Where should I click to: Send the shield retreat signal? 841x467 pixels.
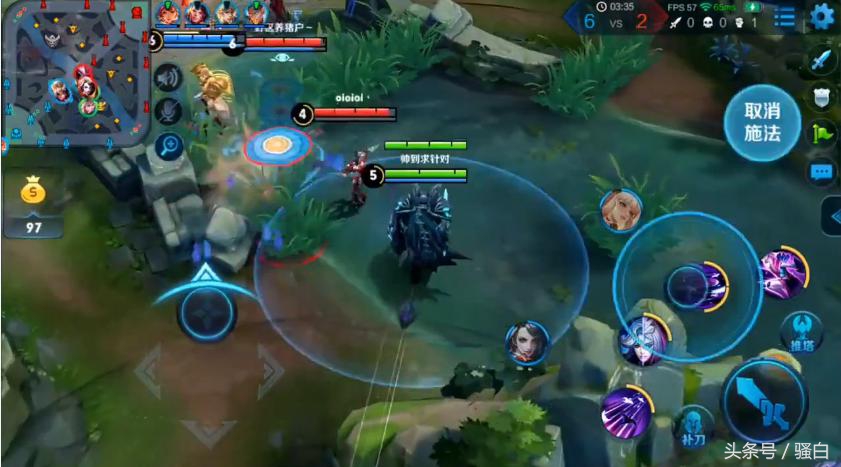pyautogui.click(x=822, y=96)
